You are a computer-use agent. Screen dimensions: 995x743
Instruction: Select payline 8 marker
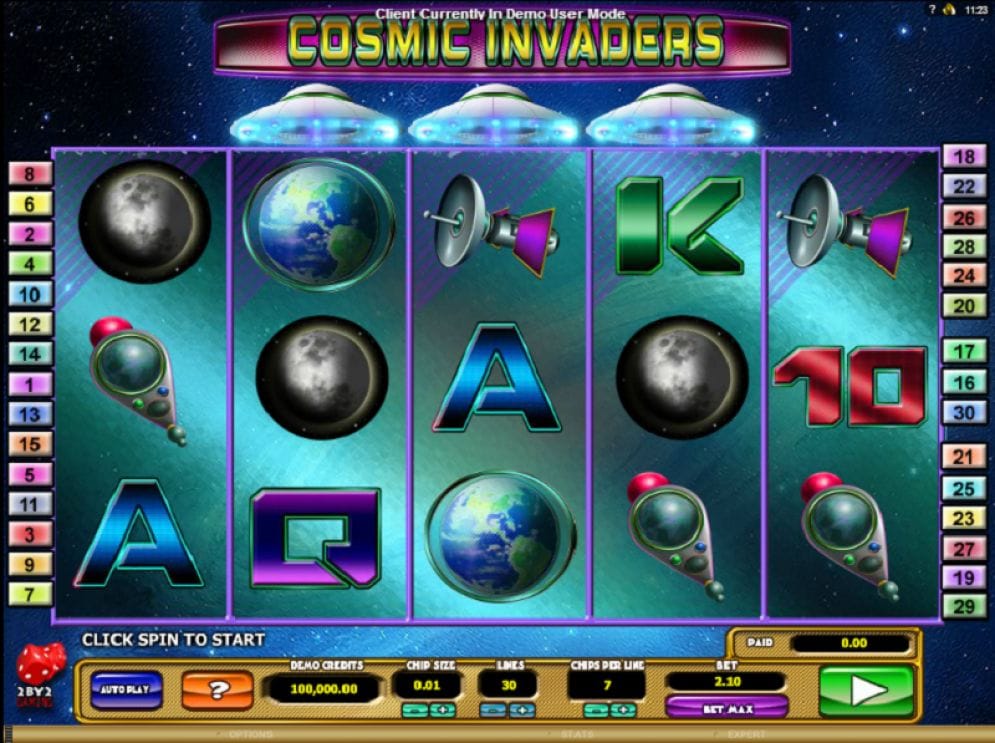[30, 174]
